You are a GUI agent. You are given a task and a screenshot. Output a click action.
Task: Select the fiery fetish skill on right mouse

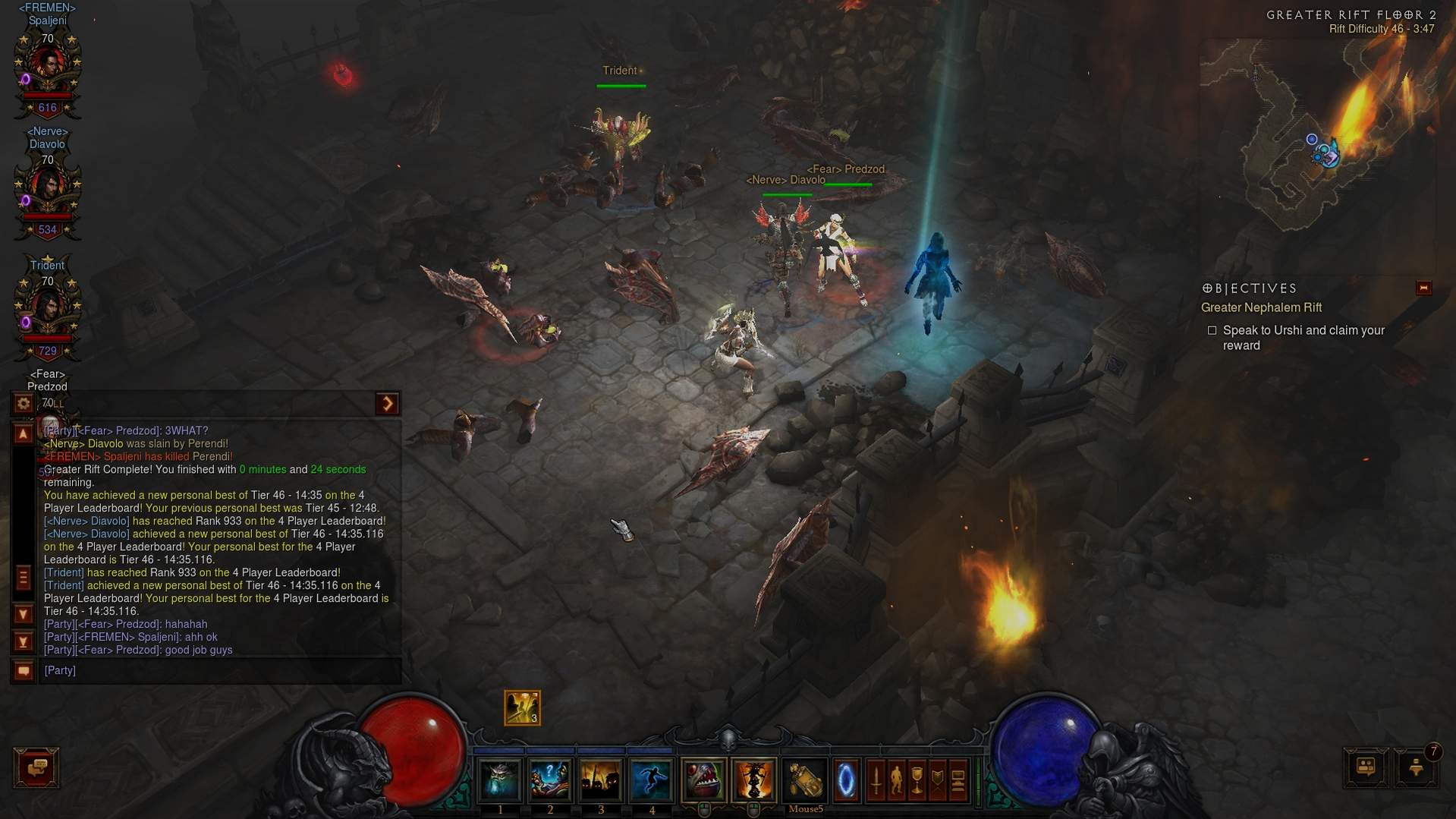[x=753, y=780]
